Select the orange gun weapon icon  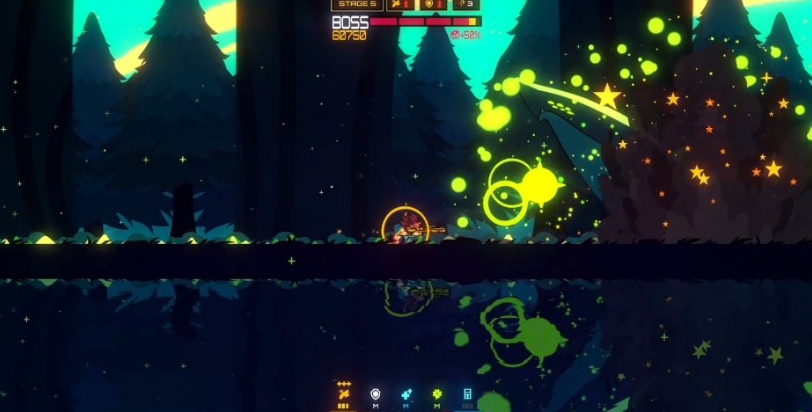343,394
